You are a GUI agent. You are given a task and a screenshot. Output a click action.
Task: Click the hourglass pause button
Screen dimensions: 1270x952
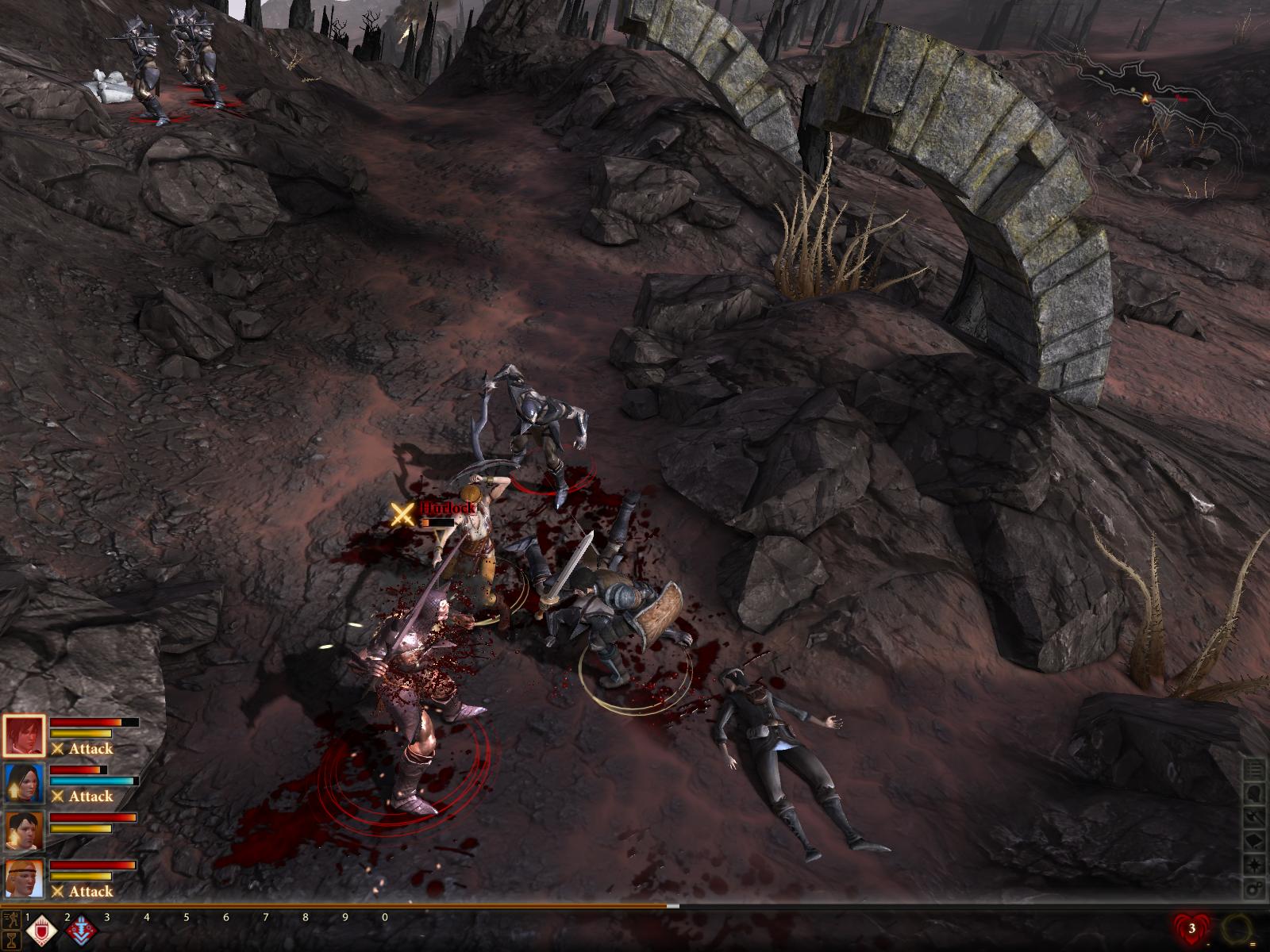[10, 939]
